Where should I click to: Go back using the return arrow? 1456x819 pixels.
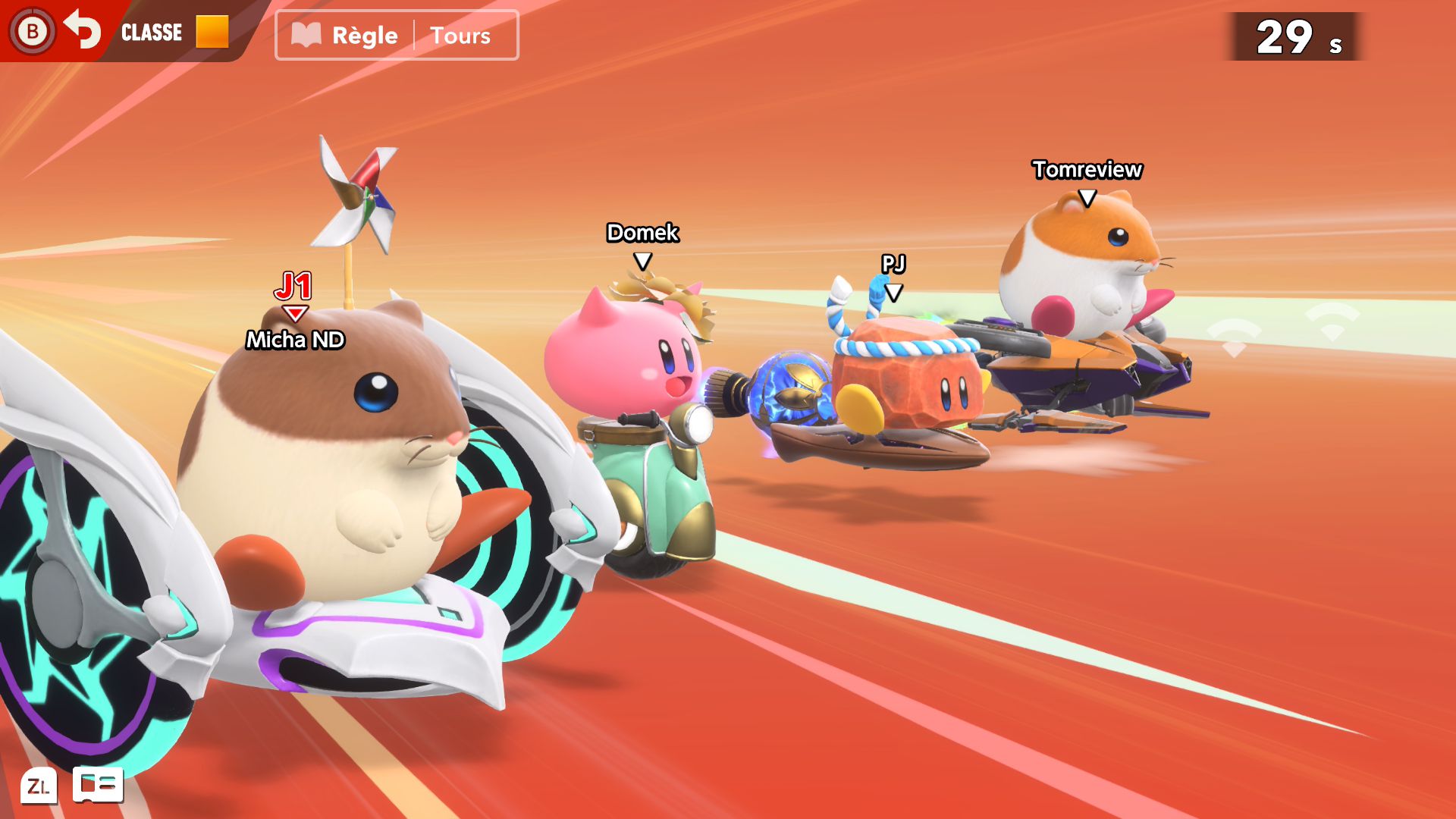pos(82,30)
